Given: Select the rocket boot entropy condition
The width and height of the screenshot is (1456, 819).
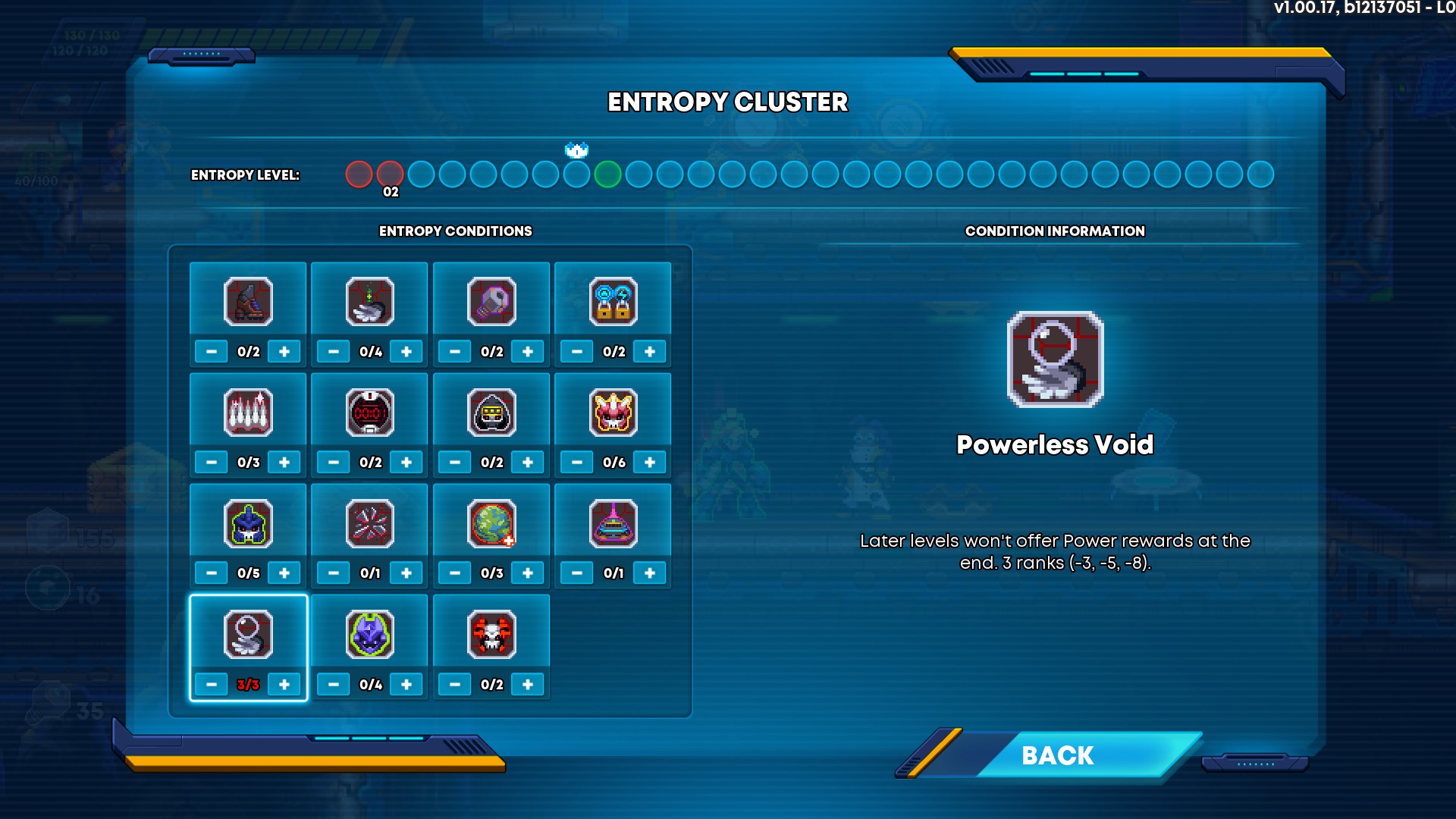Looking at the screenshot, I should [x=248, y=301].
